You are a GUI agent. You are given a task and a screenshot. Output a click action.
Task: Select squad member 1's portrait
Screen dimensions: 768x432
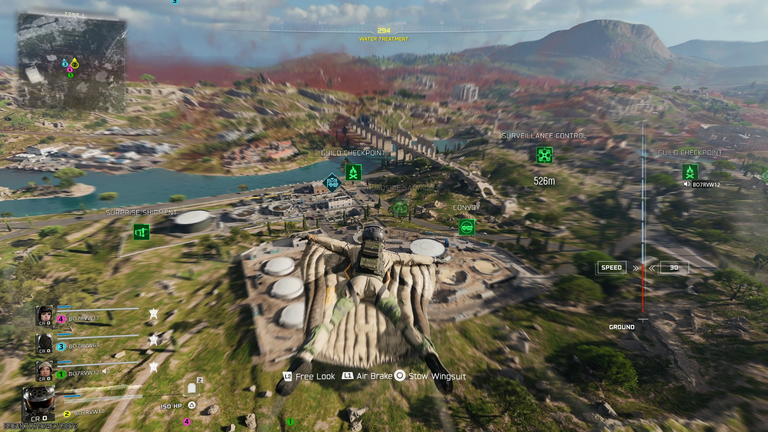pyautogui.click(x=45, y=370)
